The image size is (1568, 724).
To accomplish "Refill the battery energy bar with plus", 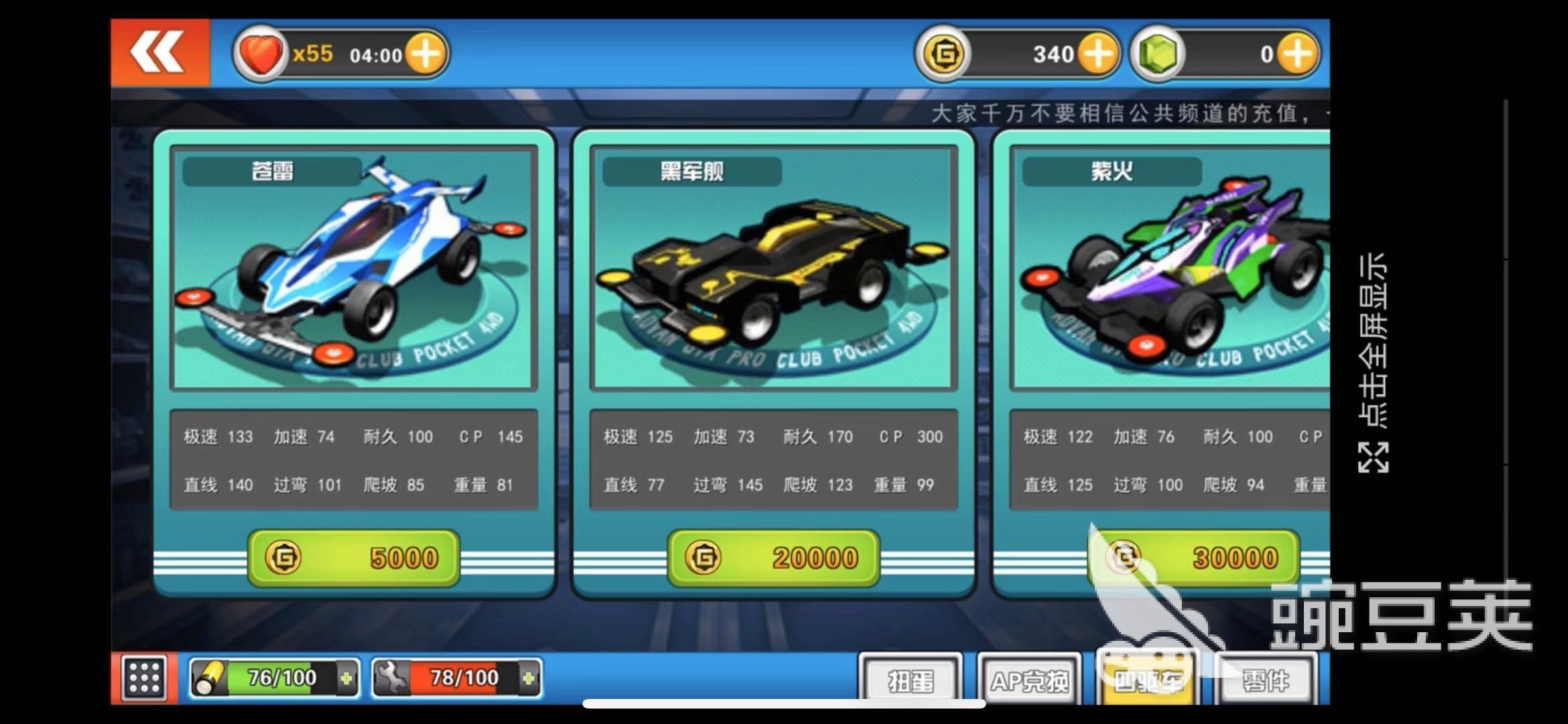I will pyautogui.click(x=346, y=678).
